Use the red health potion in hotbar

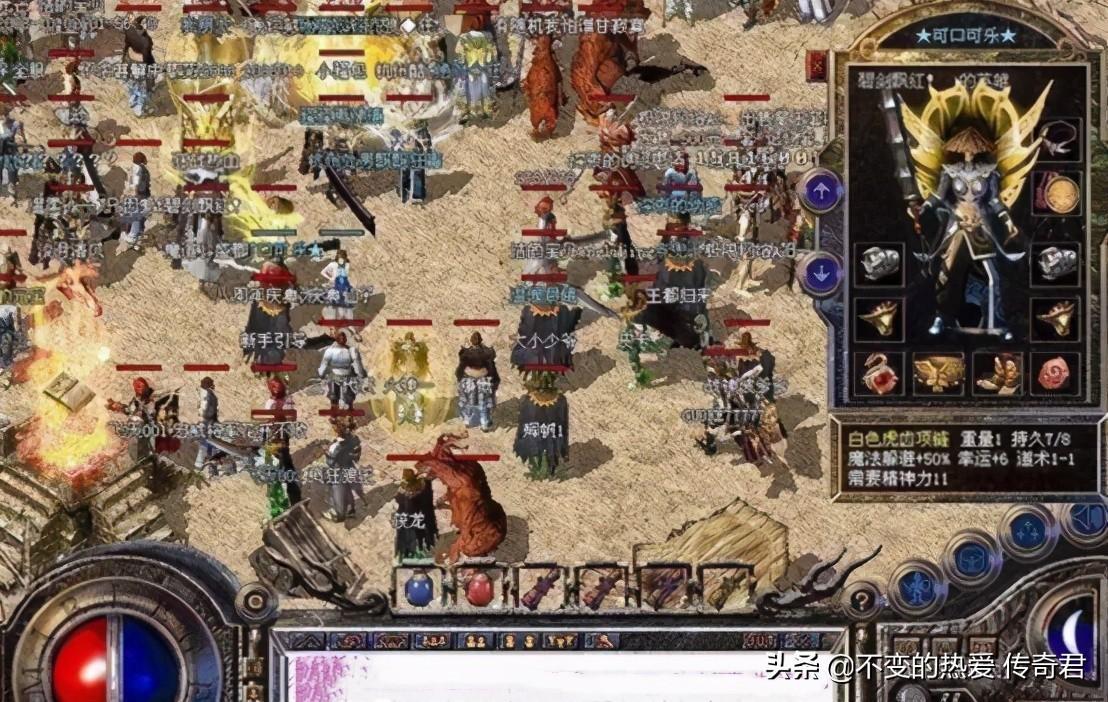point(479,588)
